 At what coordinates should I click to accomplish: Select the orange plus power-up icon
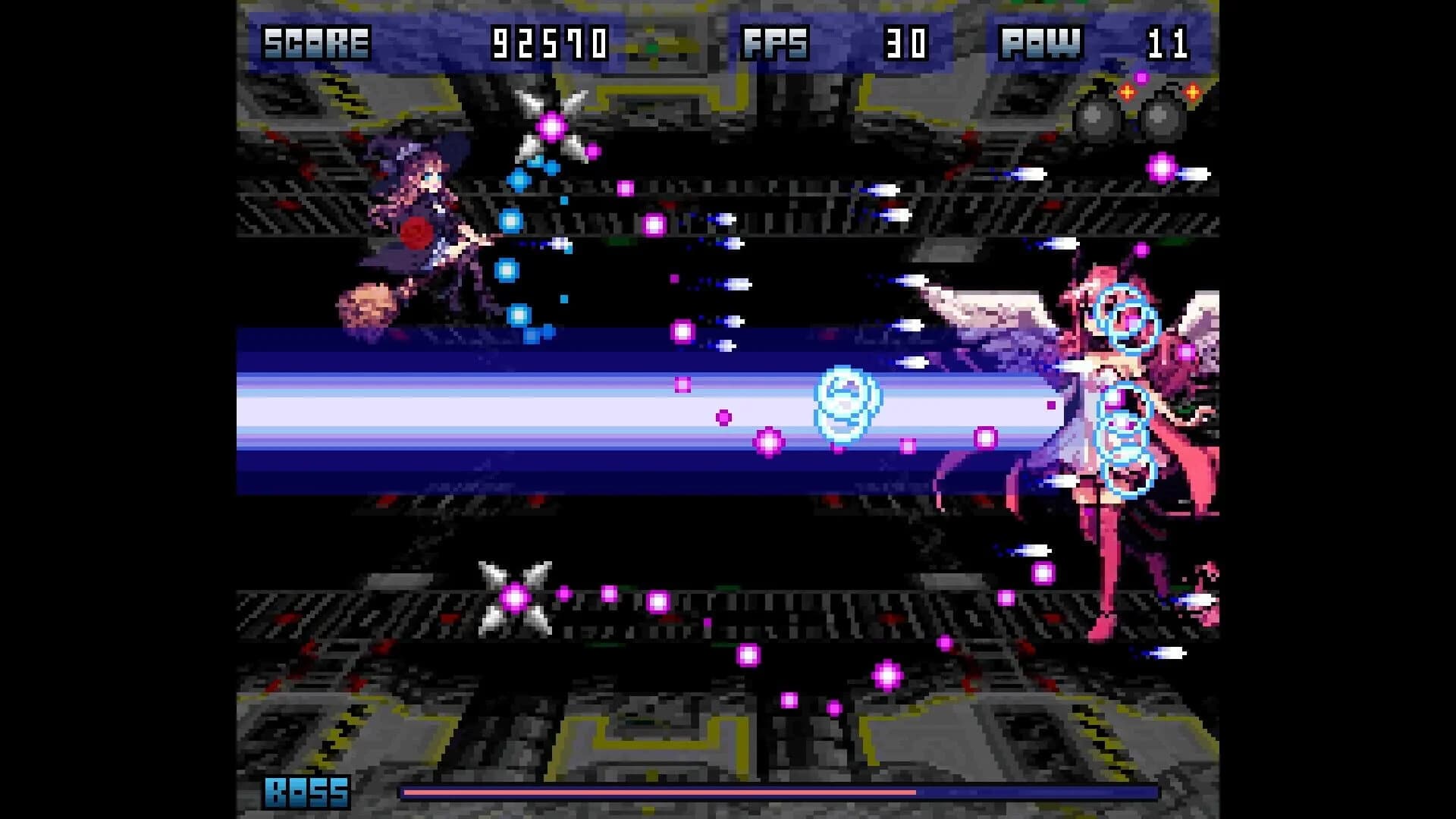(x=1127, y=92)
